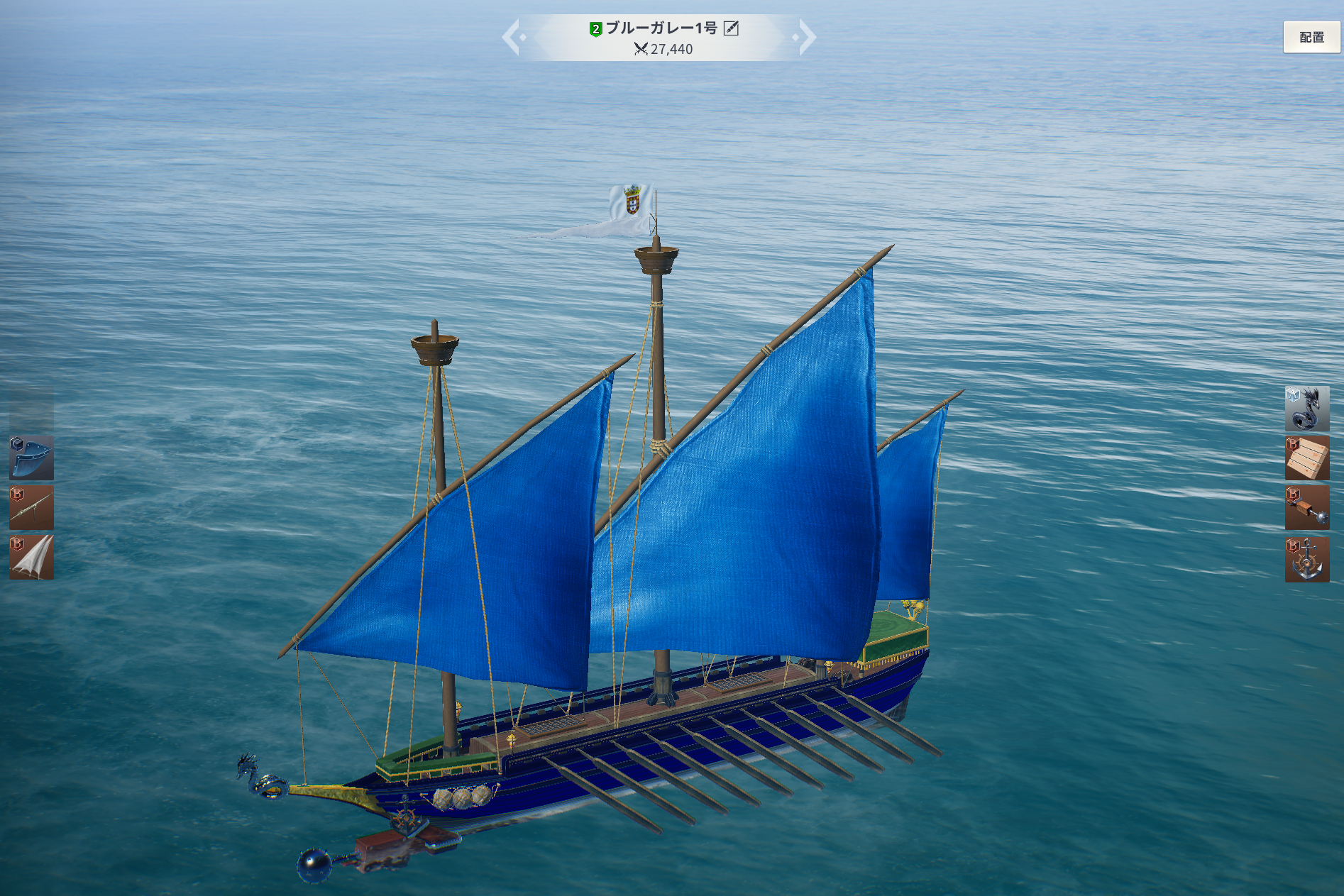Screen dimensions: 1344x896
Task: Choose the wooden planks equipment slot
Action: point(1306,458)
